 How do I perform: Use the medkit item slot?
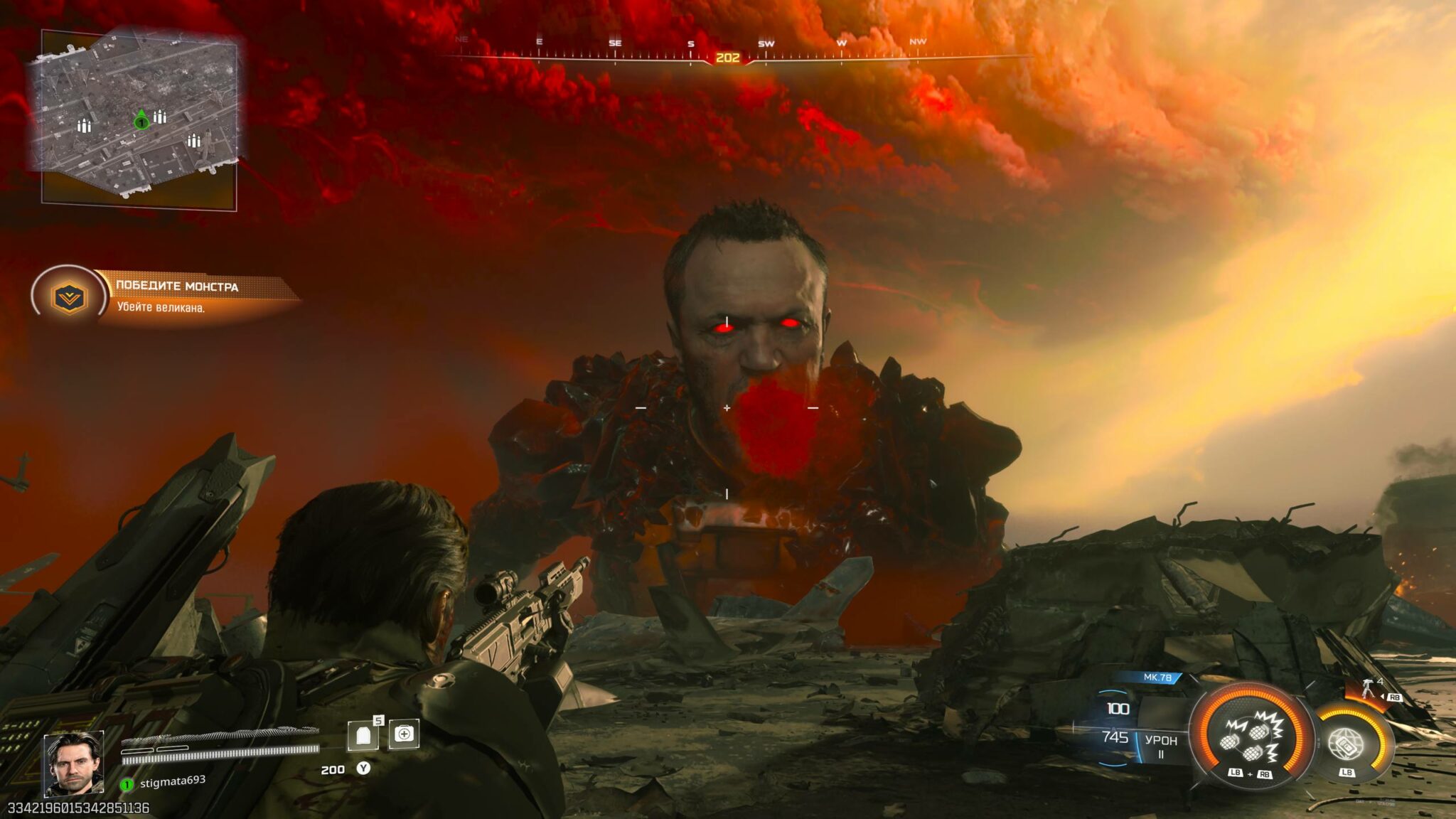pos(404,734)
